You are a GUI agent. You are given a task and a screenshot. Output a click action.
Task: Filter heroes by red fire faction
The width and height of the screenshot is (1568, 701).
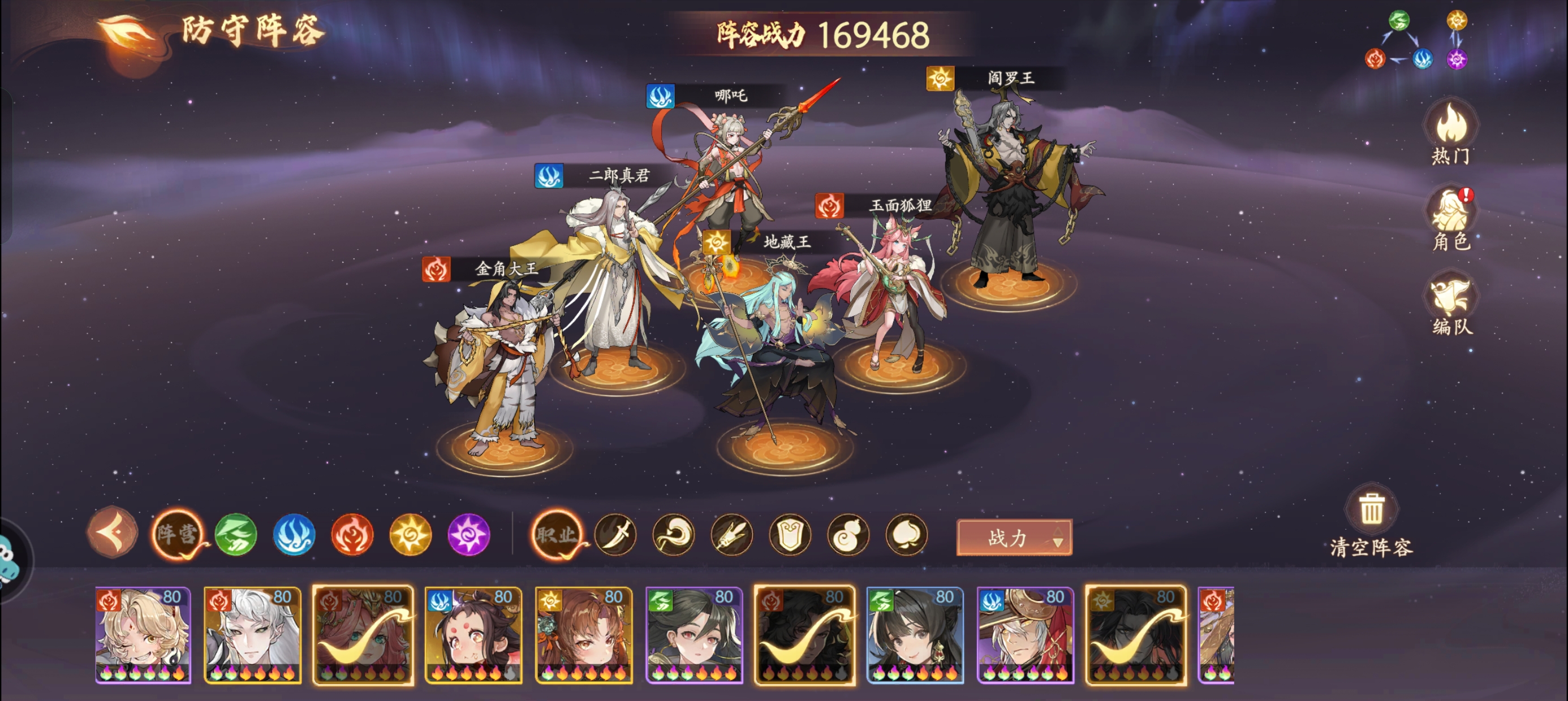(352, 534)
